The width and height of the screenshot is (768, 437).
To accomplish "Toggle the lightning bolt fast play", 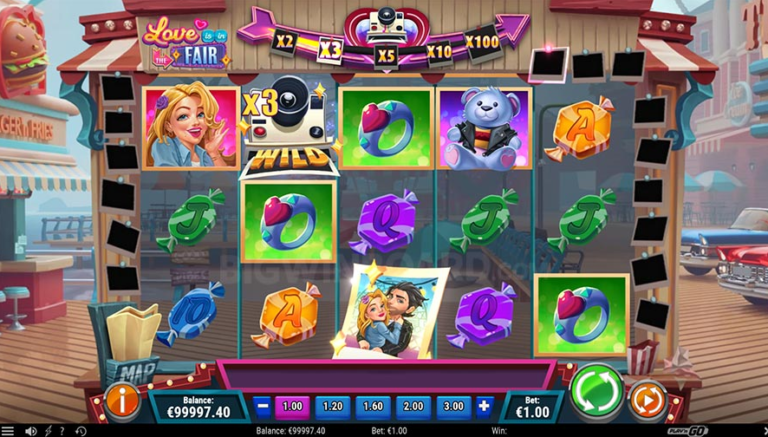I will click(47, 431).
